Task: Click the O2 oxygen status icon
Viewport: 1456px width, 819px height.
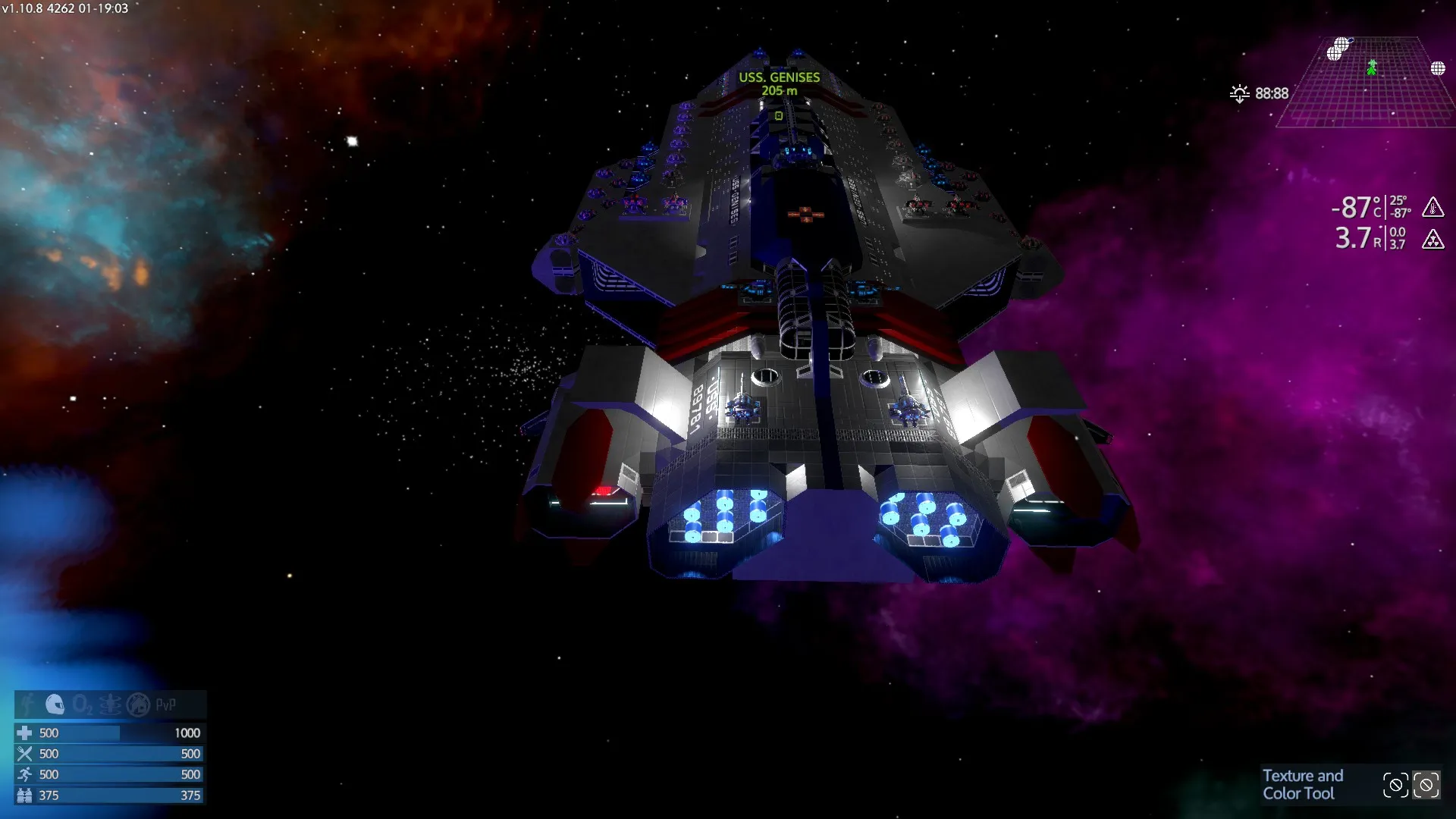Action: click(82, 704)
